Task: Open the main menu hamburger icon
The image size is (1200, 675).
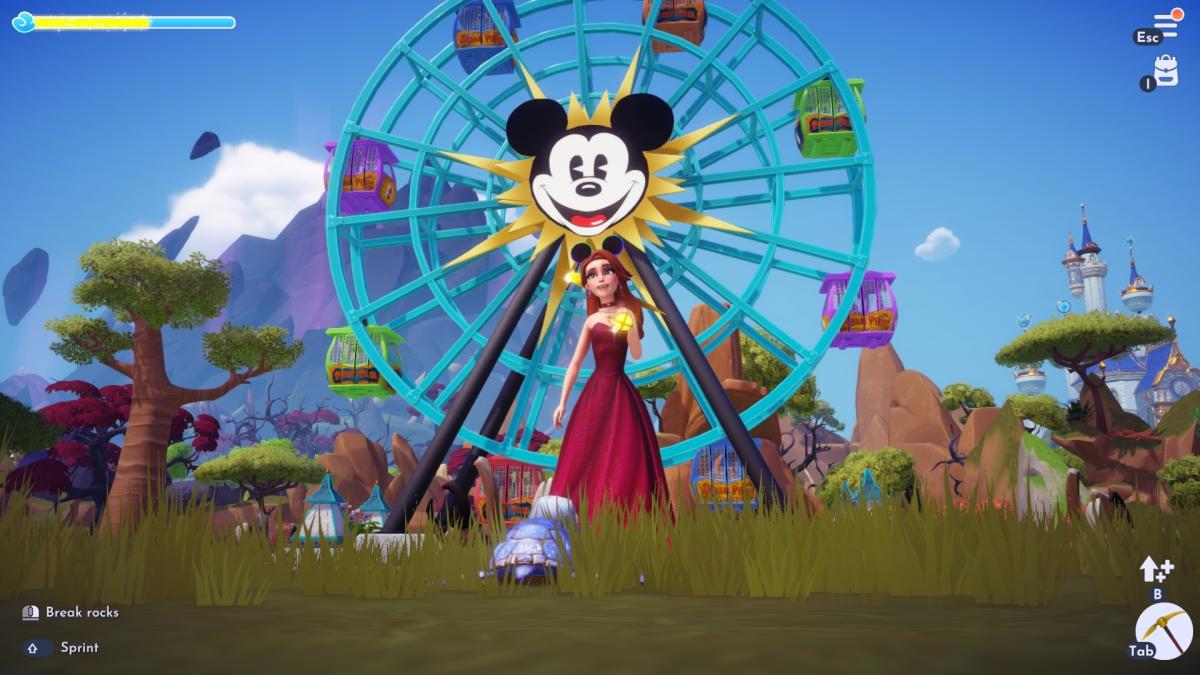Action: pos(1165,24)
